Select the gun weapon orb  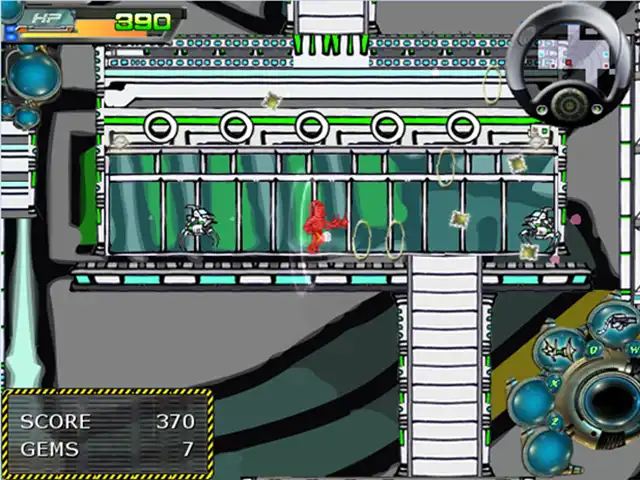point(614,323)
